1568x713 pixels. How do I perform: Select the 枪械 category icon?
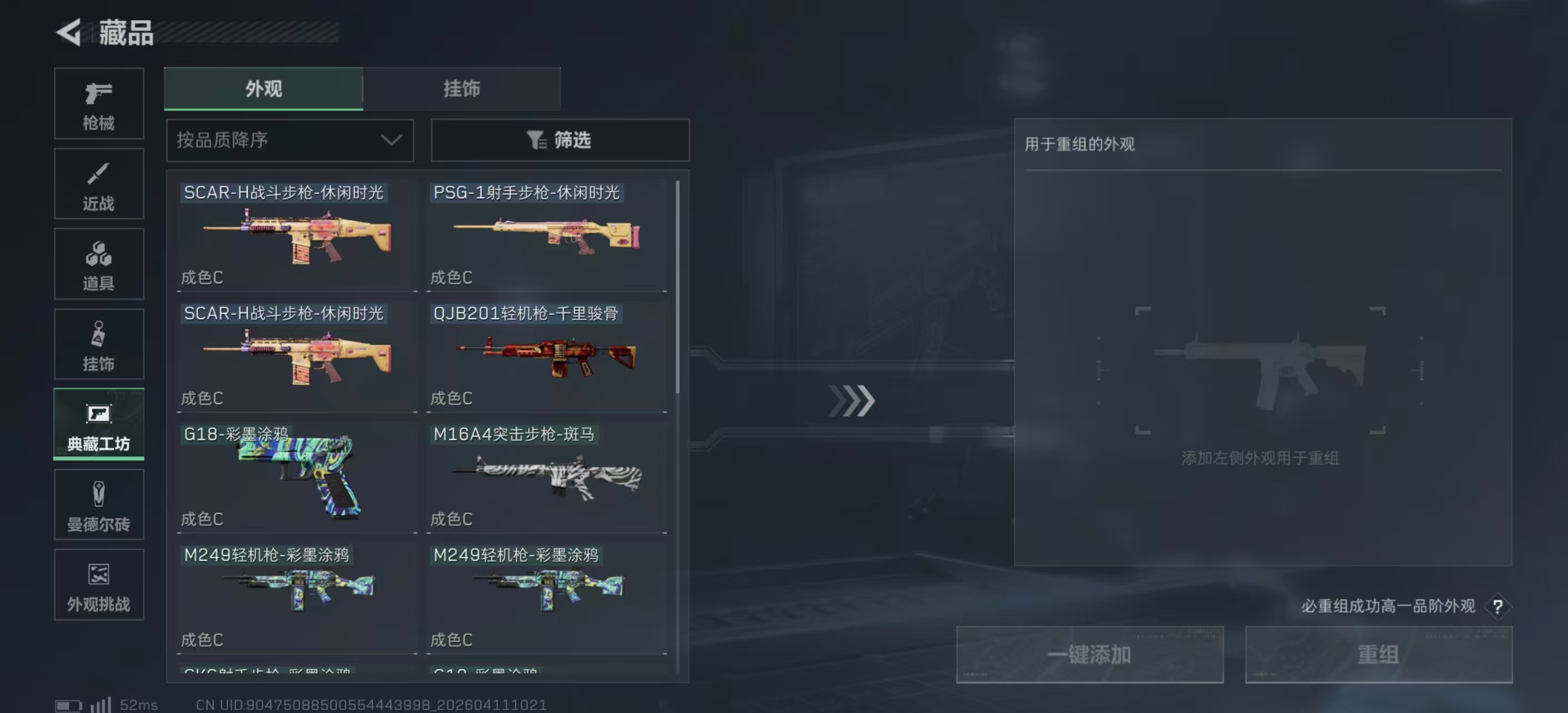pos(99,104)
